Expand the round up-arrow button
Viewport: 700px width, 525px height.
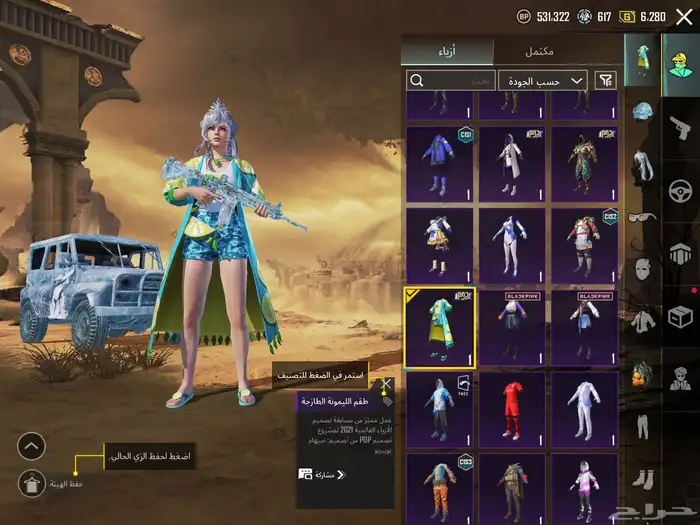coord(31,445)
